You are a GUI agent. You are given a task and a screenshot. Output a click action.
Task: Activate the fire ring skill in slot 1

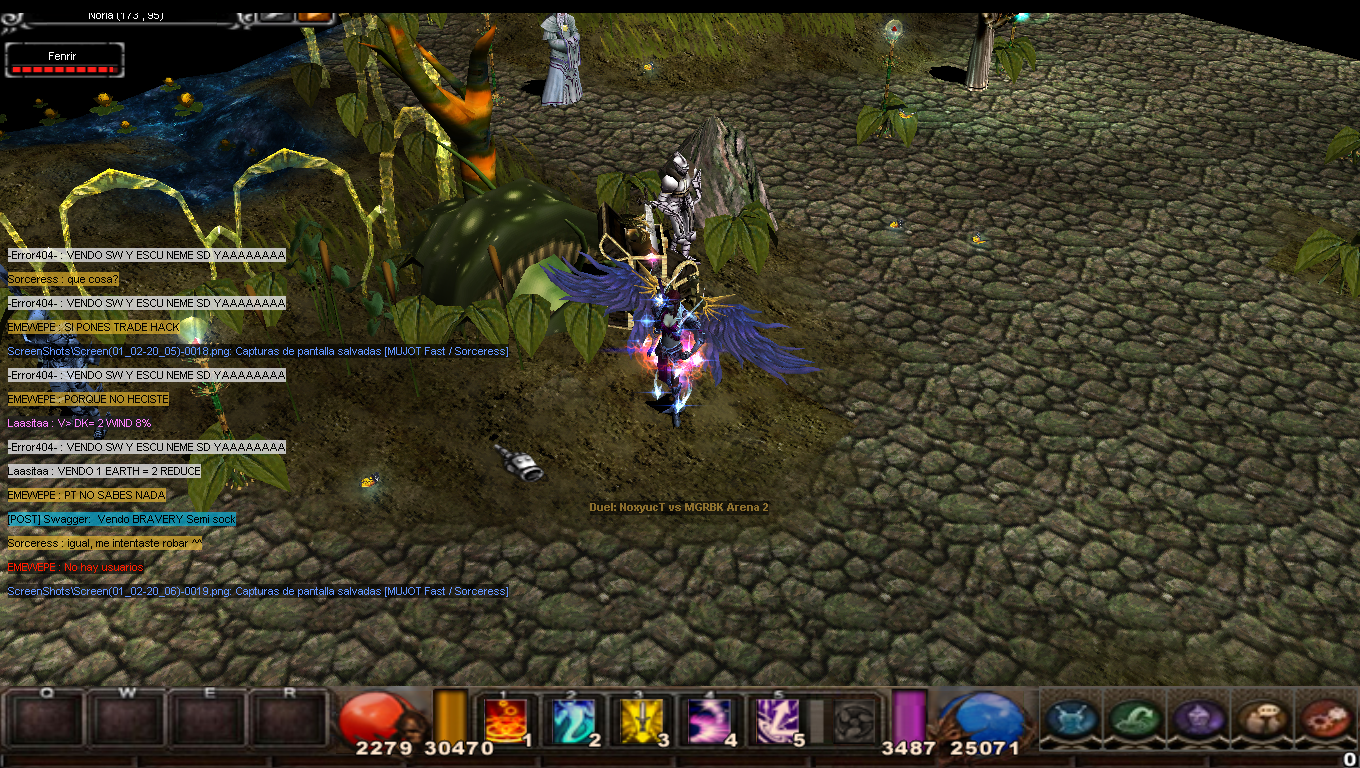(x=506, y=720)
